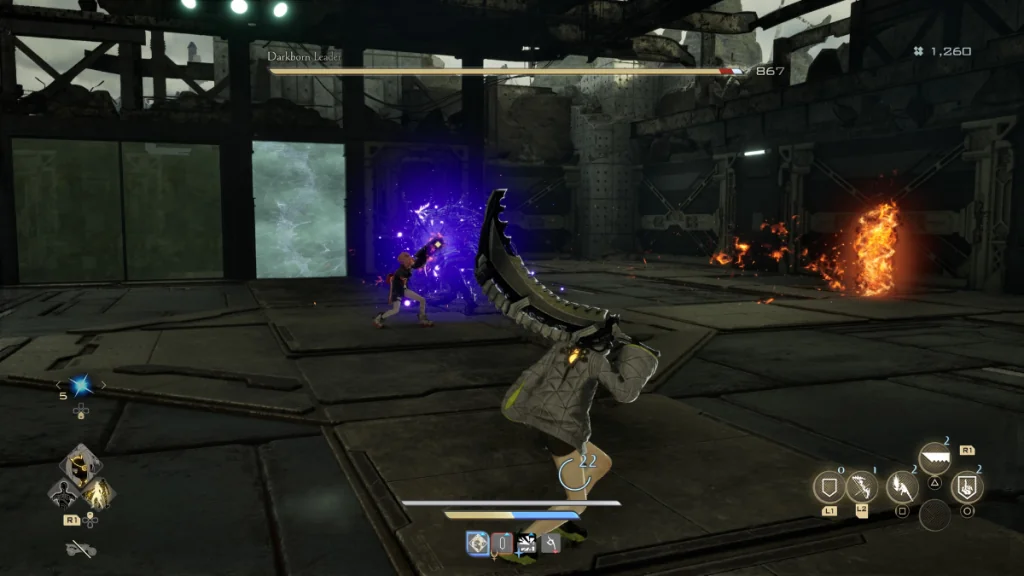This screenshot has width=1024, height=576.
Task: Activate the pointing hand shield skill
Action: click(967, 488)
